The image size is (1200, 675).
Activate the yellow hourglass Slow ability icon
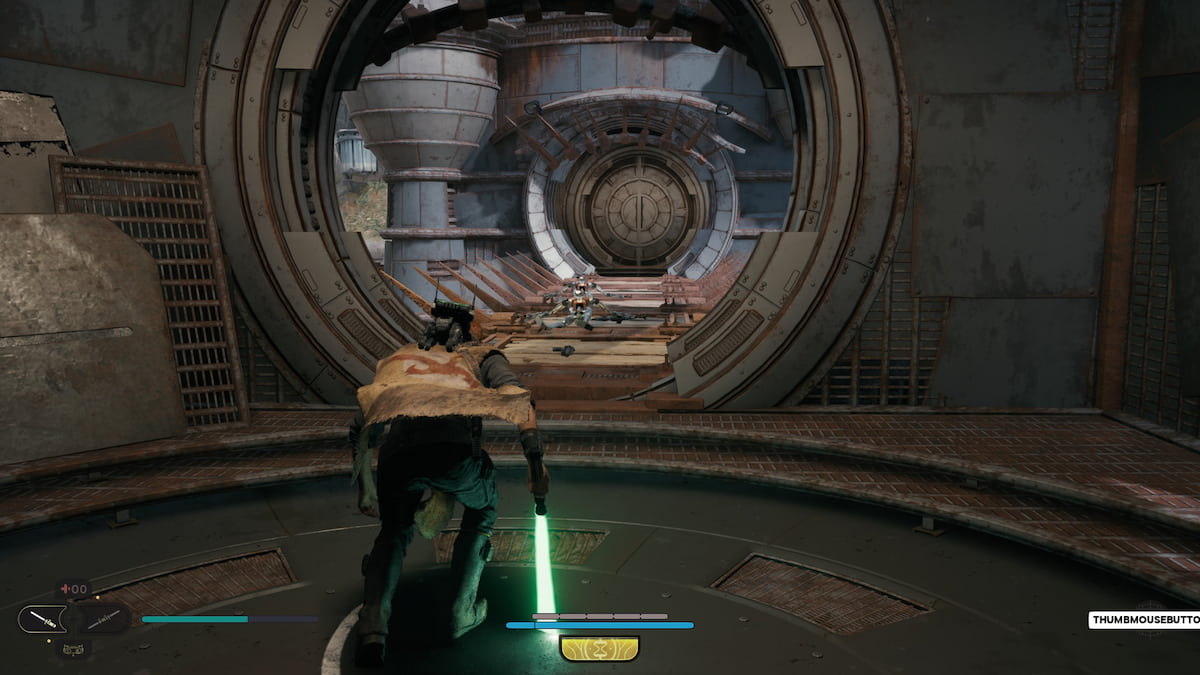point(599,648)
